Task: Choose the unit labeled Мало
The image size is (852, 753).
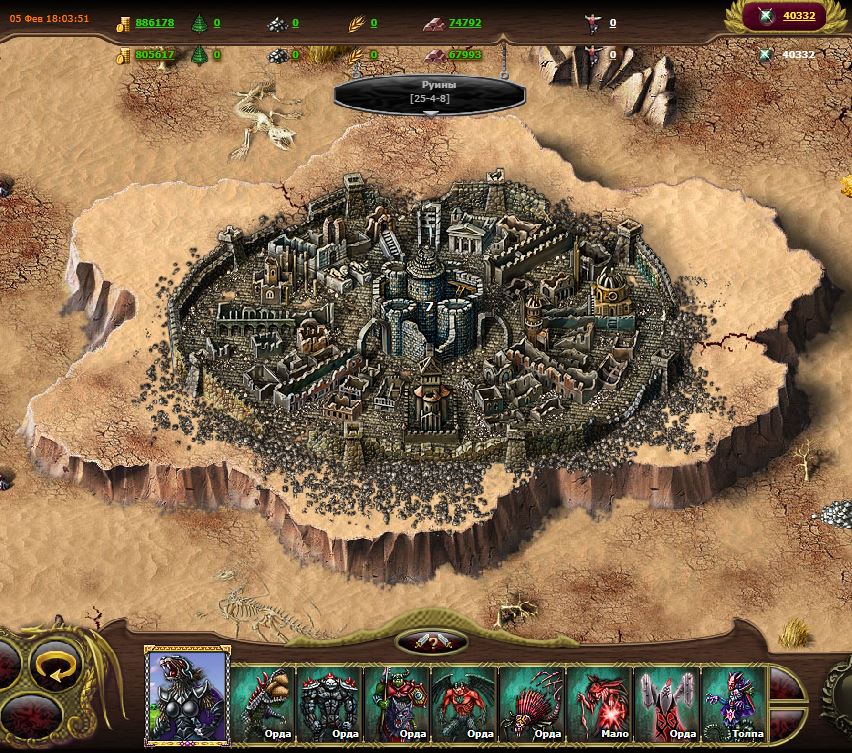Action: click(x=600, y=702)
